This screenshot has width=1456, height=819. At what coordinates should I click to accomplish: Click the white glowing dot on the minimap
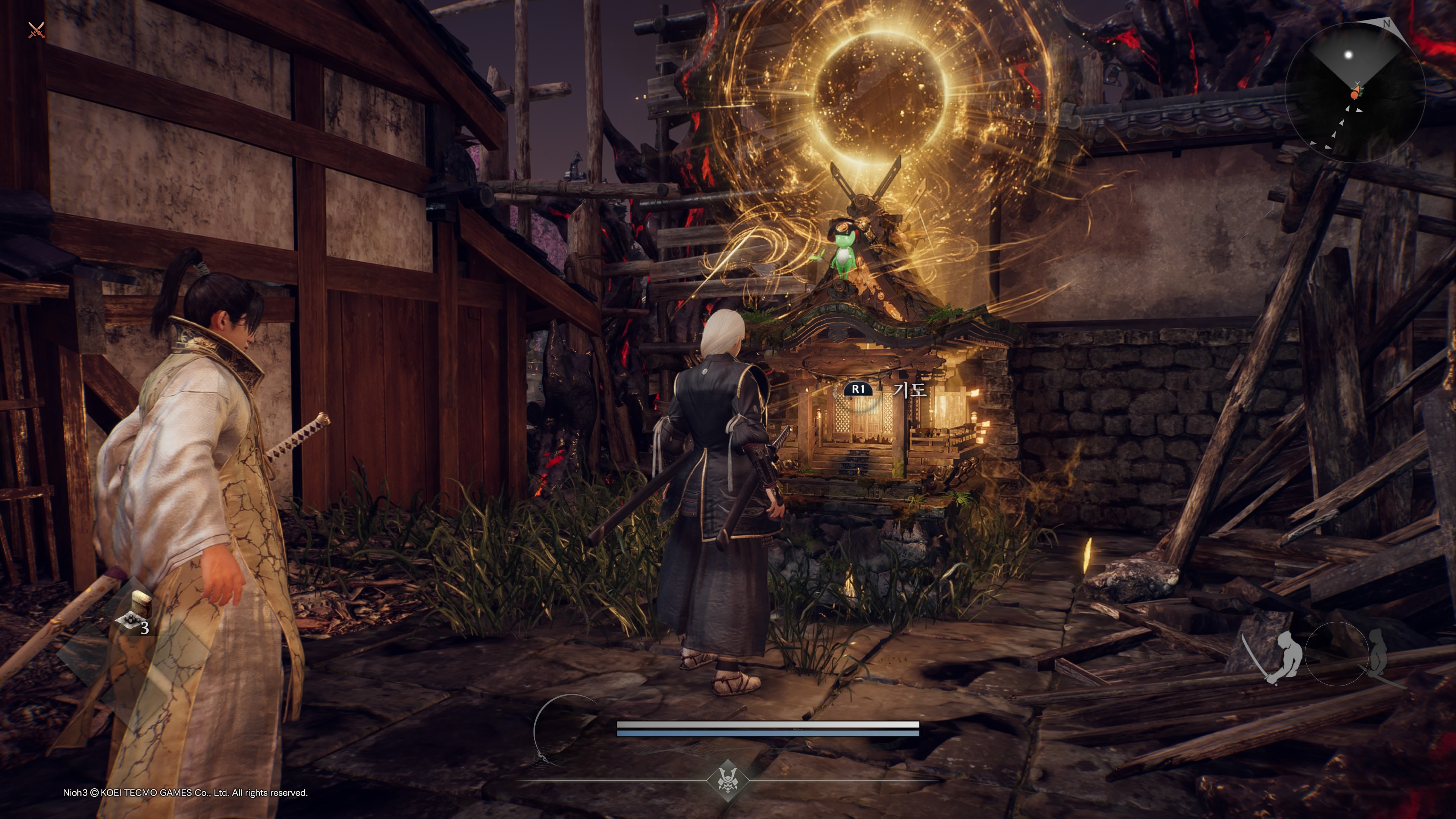point(1348,55)
